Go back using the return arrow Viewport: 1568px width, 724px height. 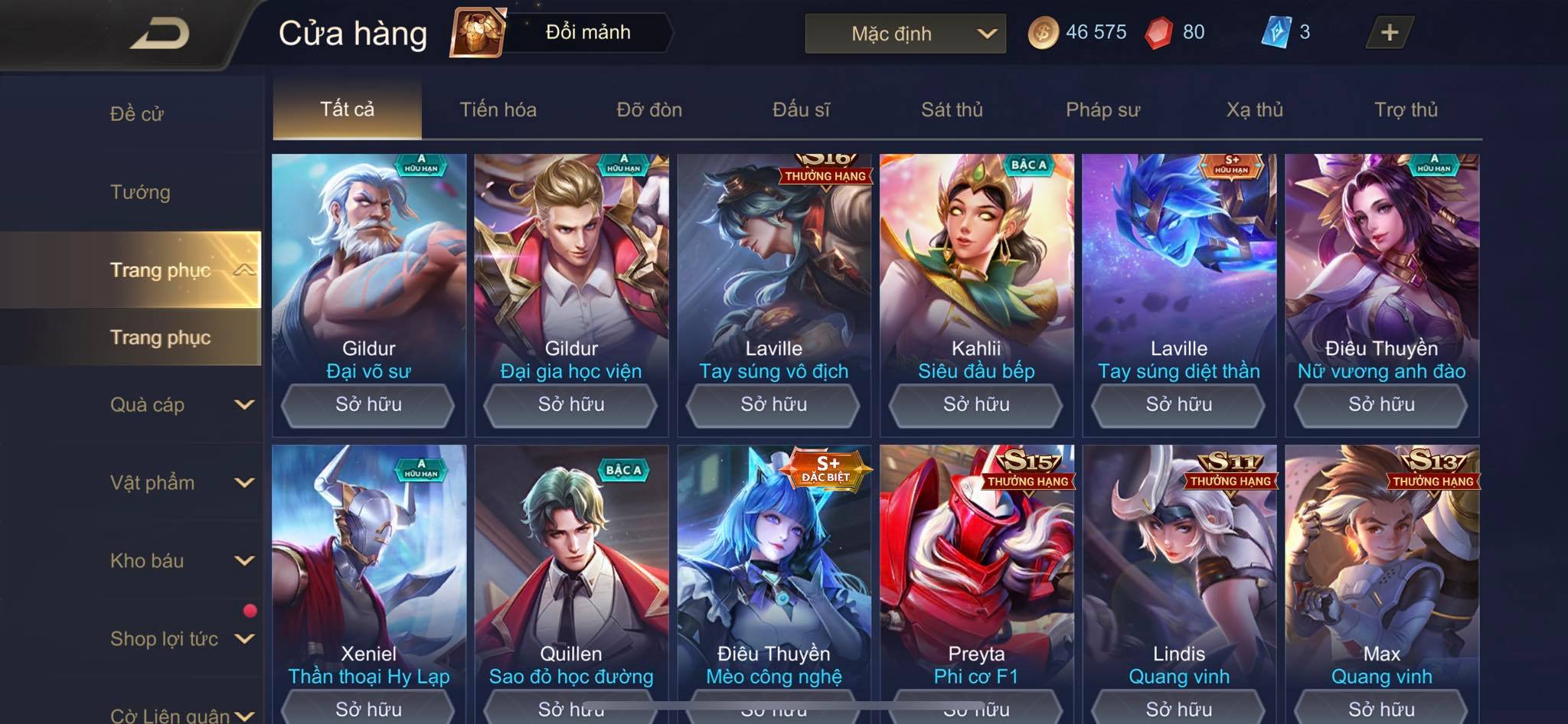(x=159, y=34)
